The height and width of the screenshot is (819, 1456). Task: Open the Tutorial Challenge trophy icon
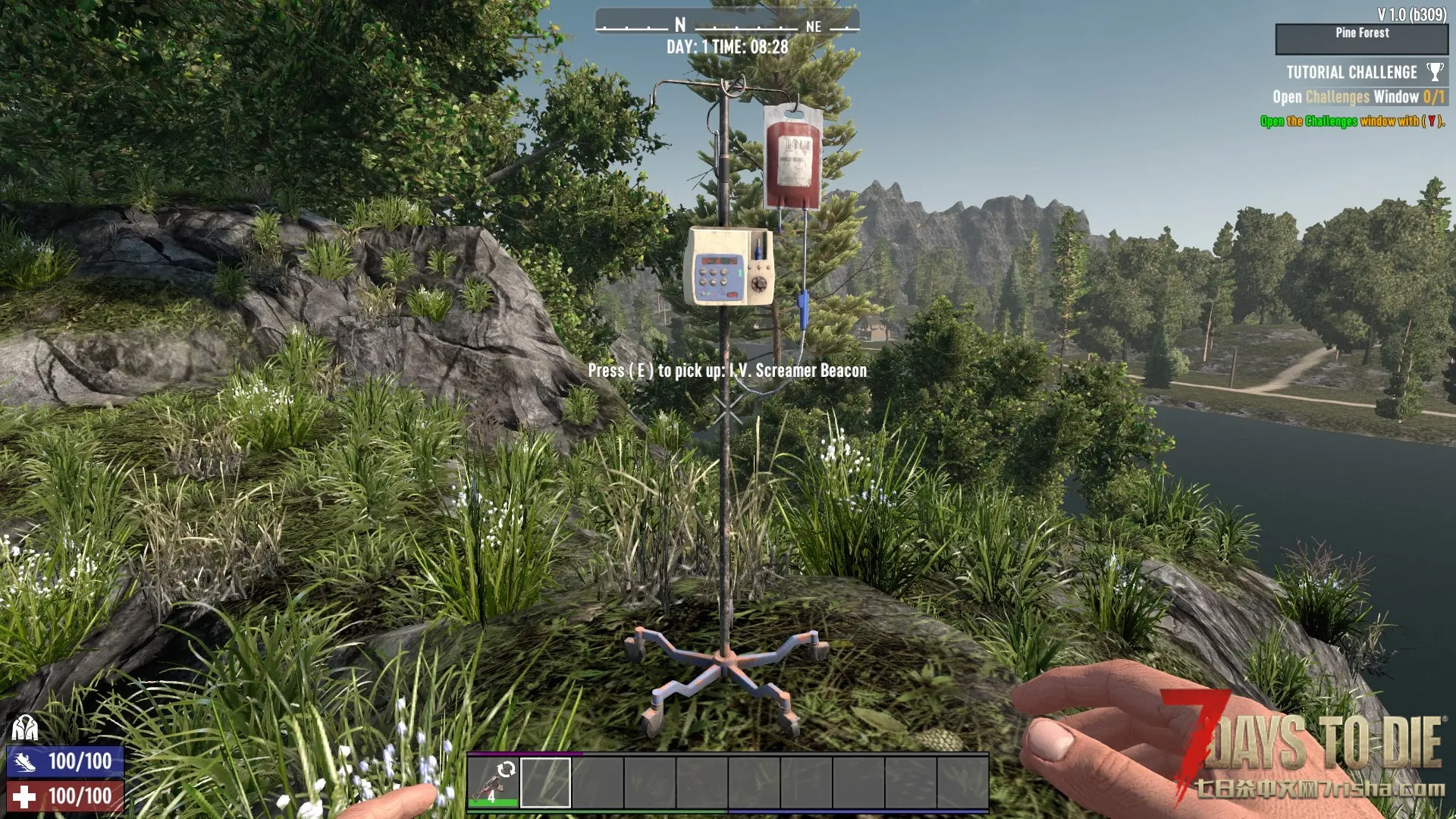[x=1434, y=72]
